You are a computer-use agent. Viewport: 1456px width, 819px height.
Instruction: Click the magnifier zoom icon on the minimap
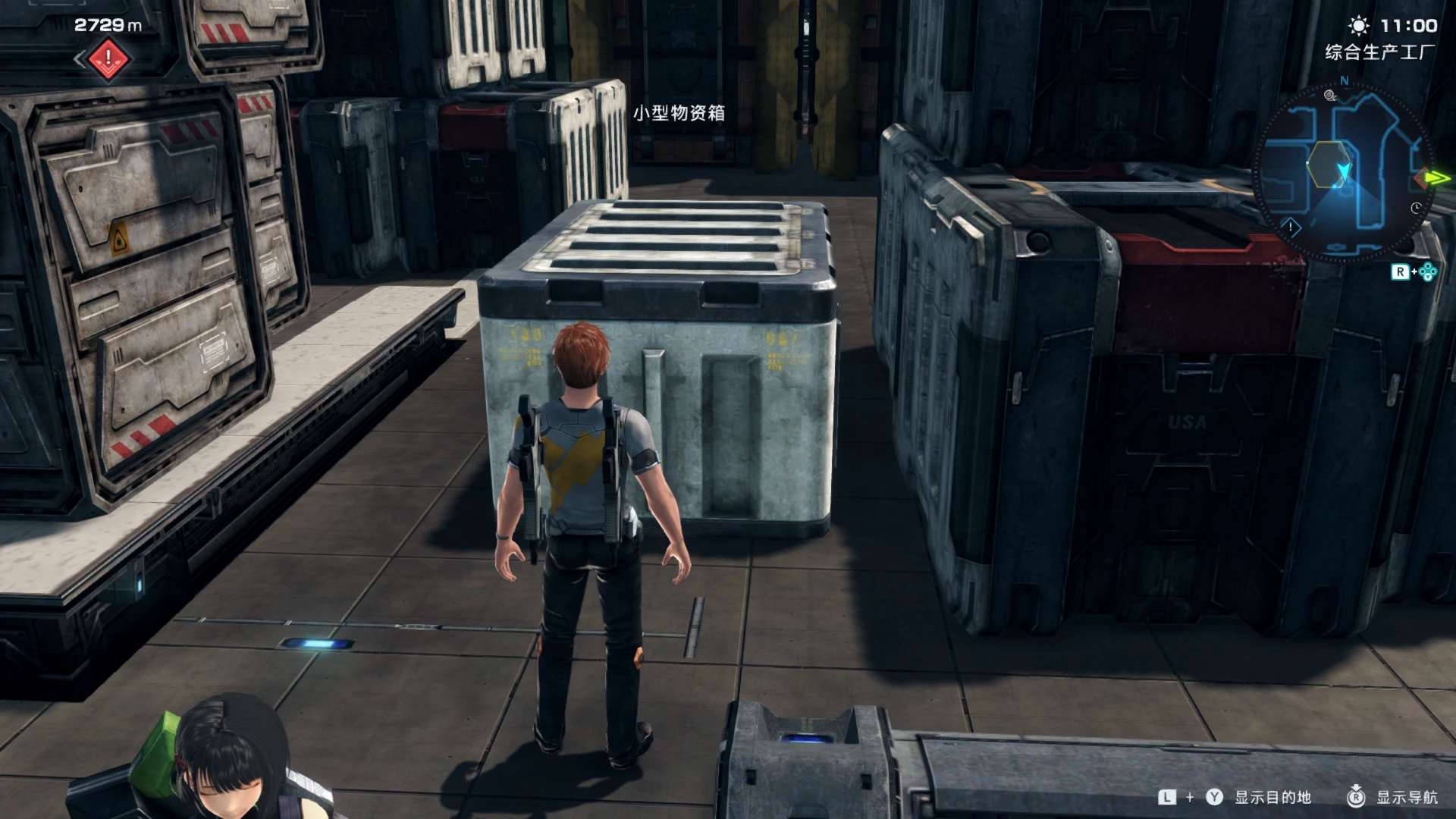point(1330,96)
